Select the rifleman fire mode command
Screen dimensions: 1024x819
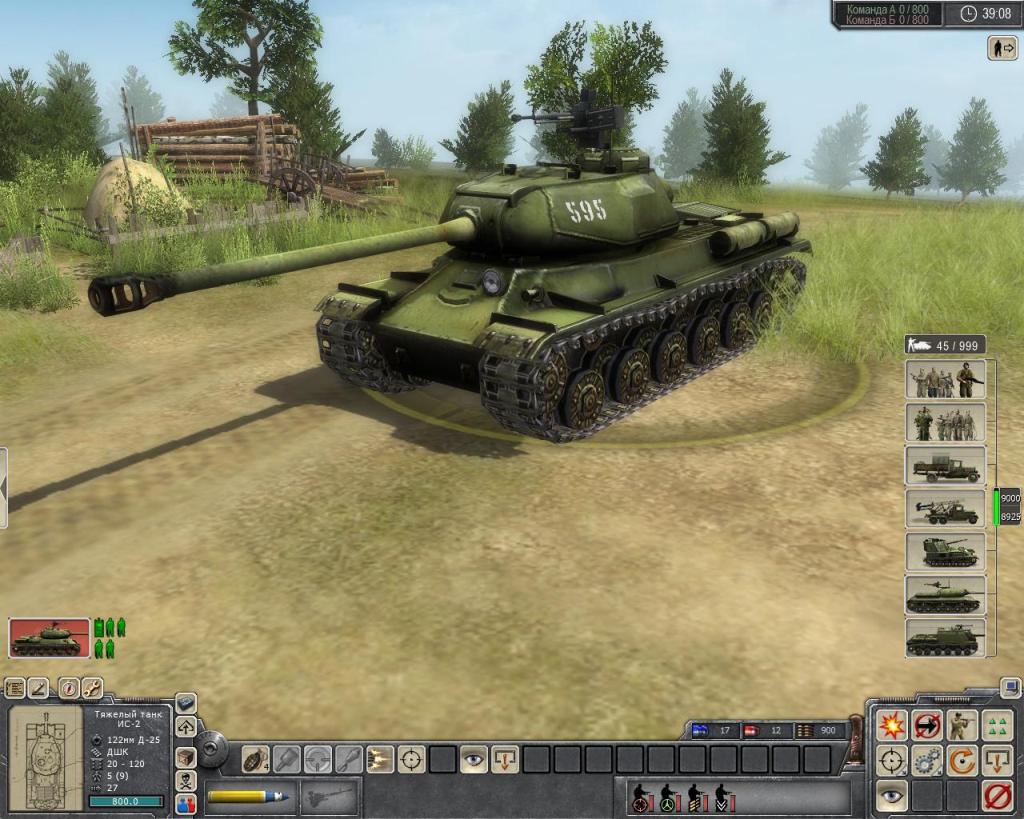tap(962, 725)
